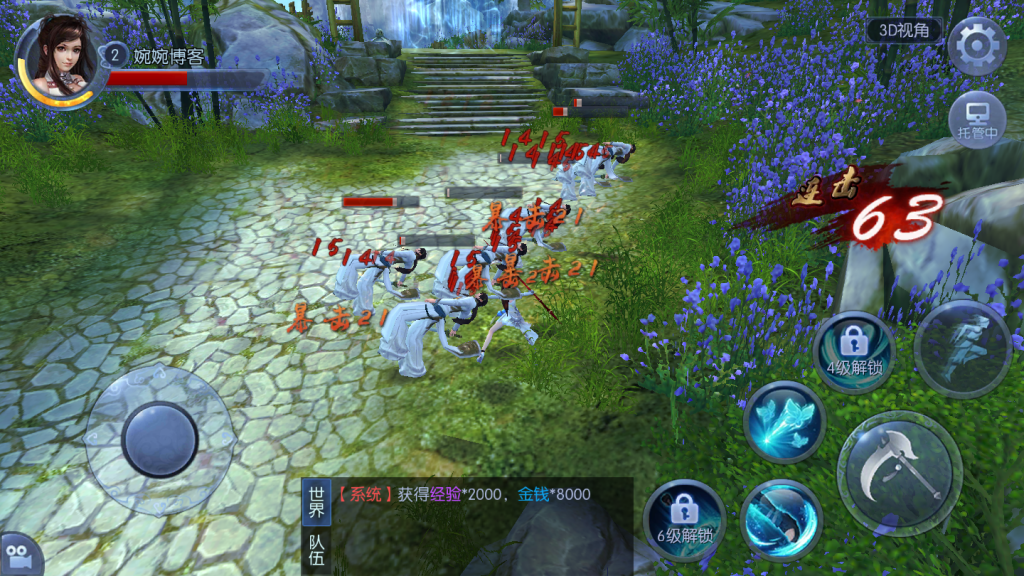Tap the virtual joystick knob
This screenshot has height=576, width=1024.
[160, 439]
